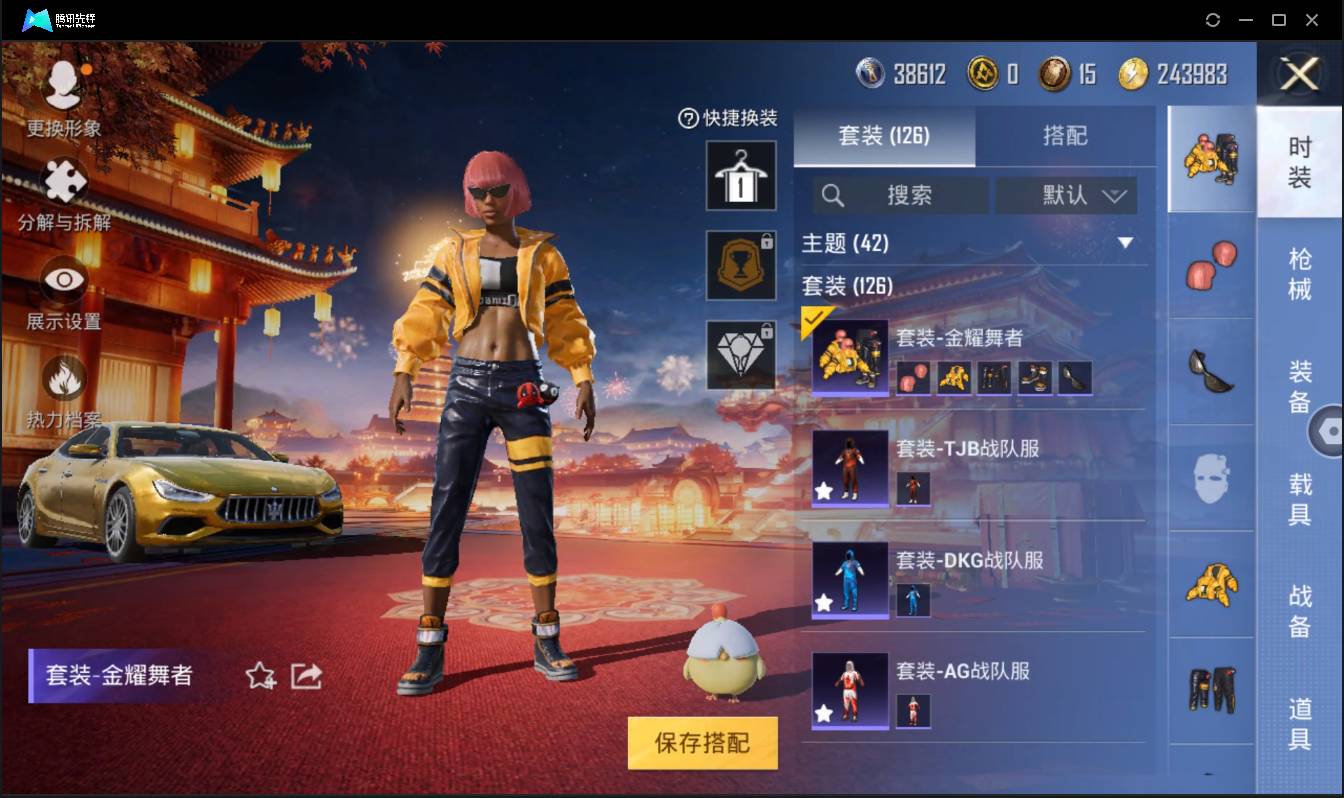Click the hanger quick-change icon
This screenshot has height=798, width=1344.
[x=741, y=176]
